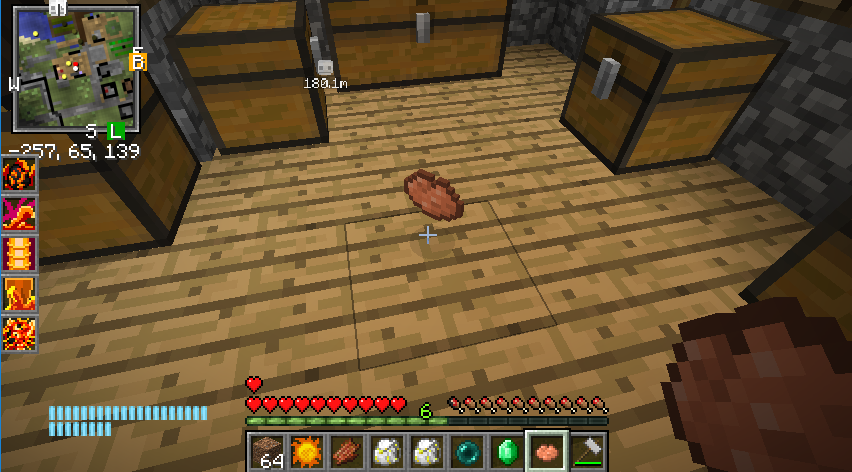Image resolution: width=852 pixels, height=472 pixels.
Task: Click the highlighted pink raw meat slot
Action: [x=547, y=451]
